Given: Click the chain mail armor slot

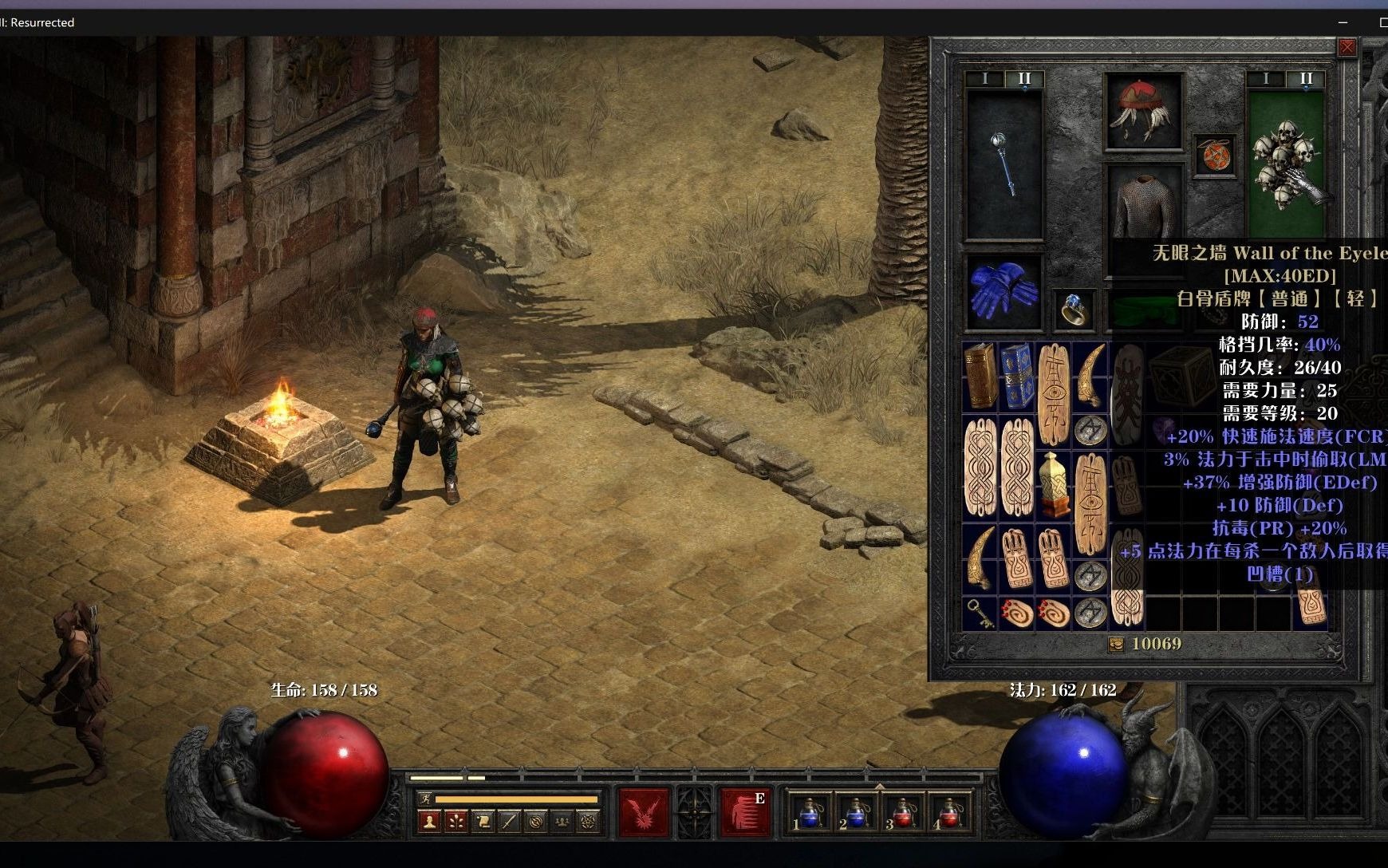Looking at the screenshot, I should [1144, 204].
